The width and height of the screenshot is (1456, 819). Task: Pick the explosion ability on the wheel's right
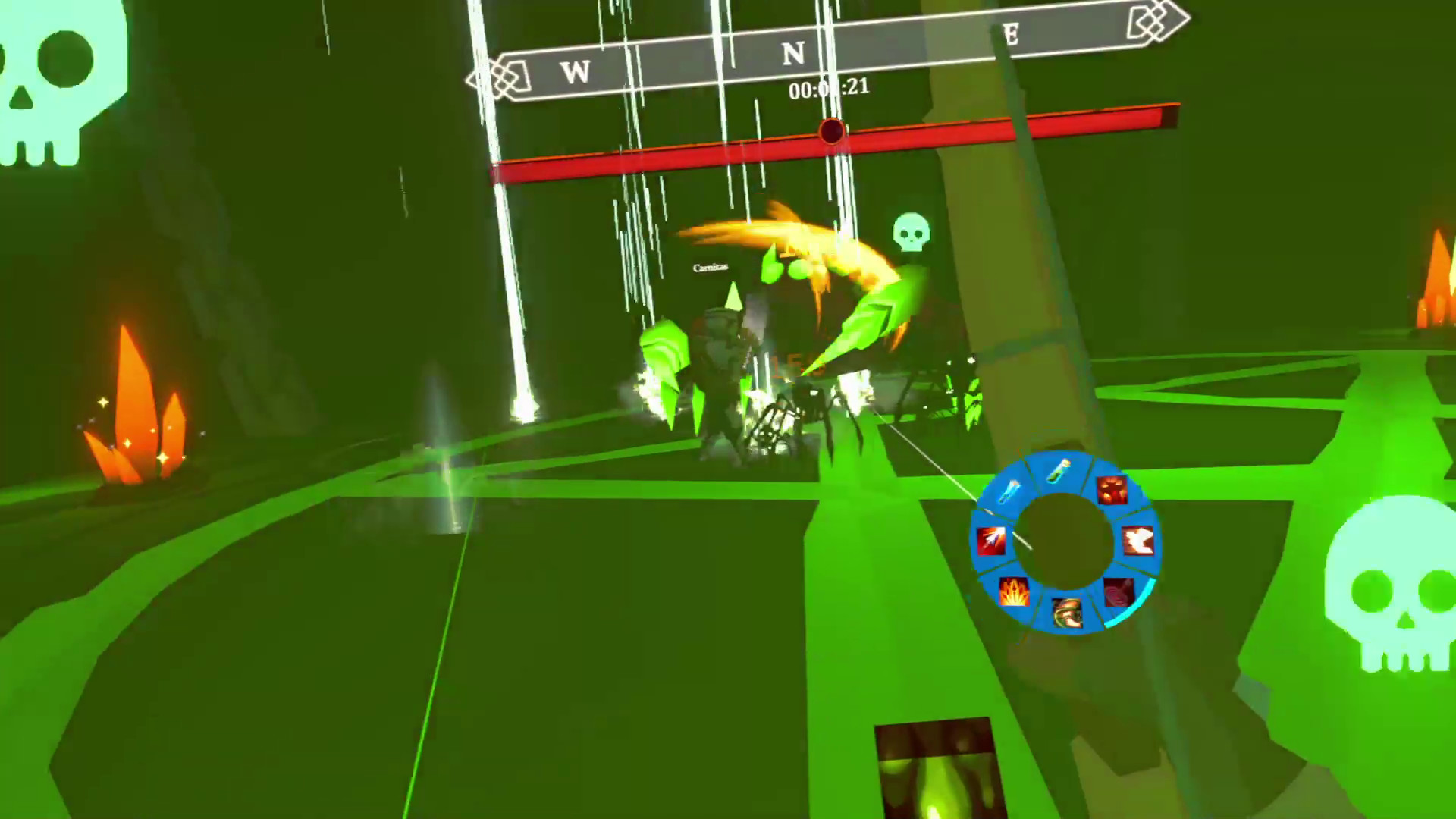pyautogui.click(x=1137, y=541)
